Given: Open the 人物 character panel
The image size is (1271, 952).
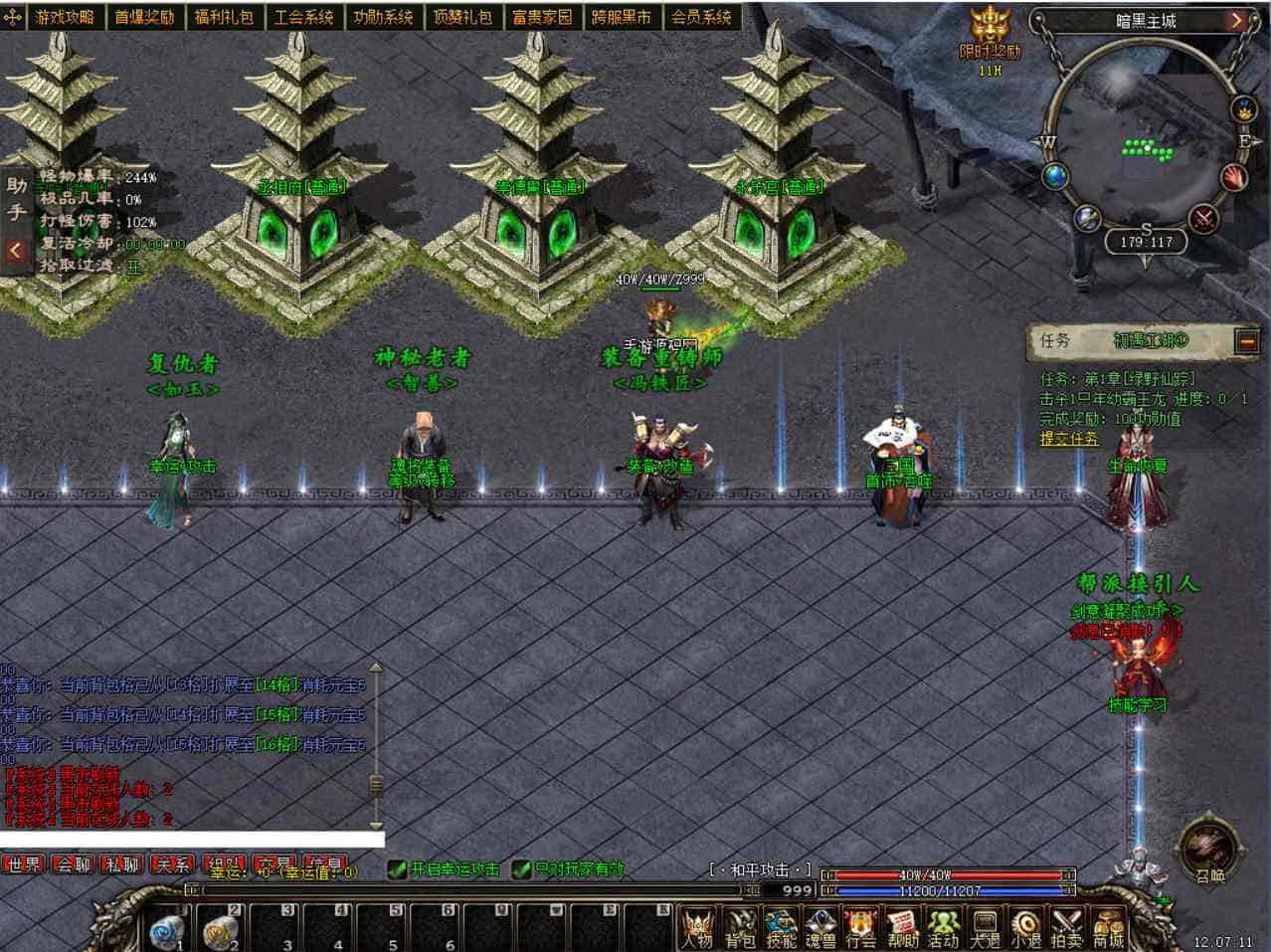Looking at the screenshot, I should pyautogui.click(x=698, y=927).
